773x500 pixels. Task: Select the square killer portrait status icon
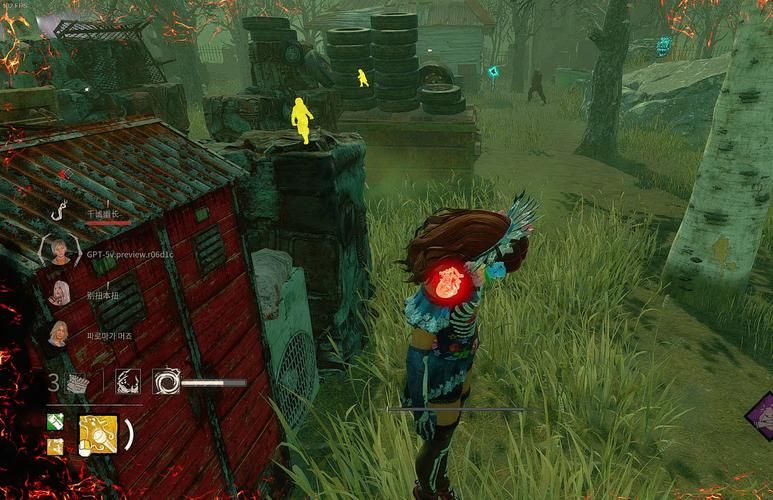pos(127,381)
